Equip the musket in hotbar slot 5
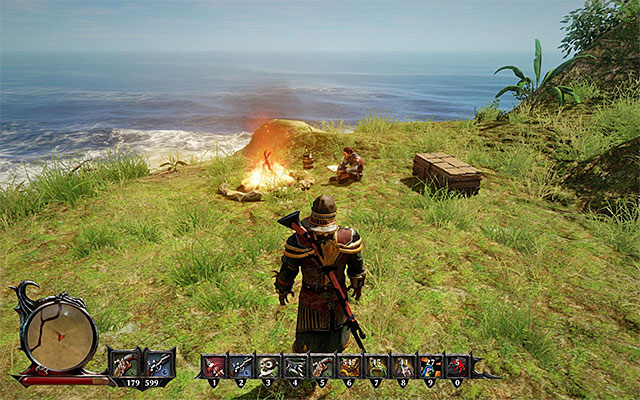This screenshot has width=640, height=400. click(322, 367)
